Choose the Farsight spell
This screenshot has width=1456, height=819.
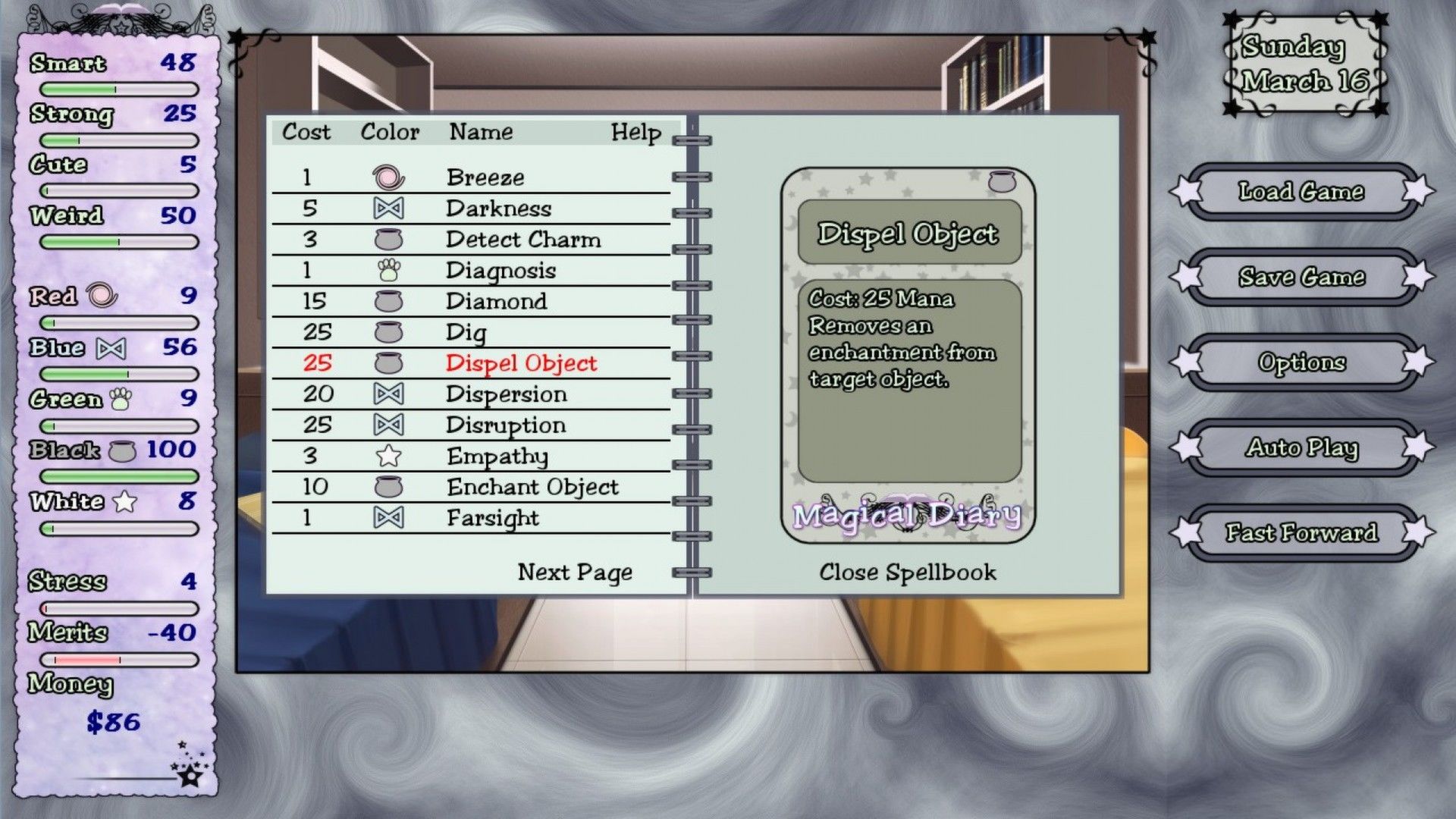pyautogui.click(x=493, y=518)
